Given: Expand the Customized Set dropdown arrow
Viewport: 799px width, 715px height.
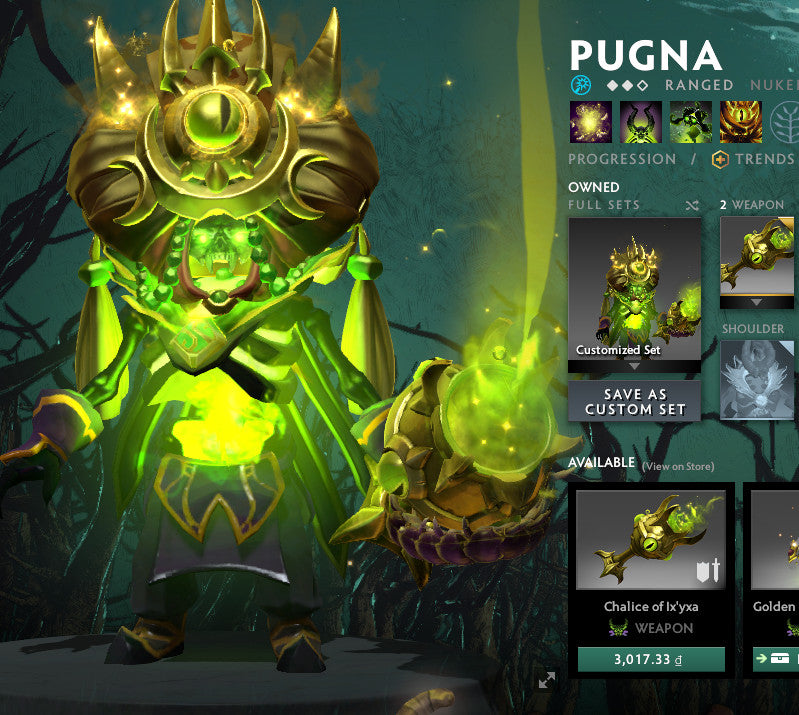Looking at the screenshot, I should [634, 367].
